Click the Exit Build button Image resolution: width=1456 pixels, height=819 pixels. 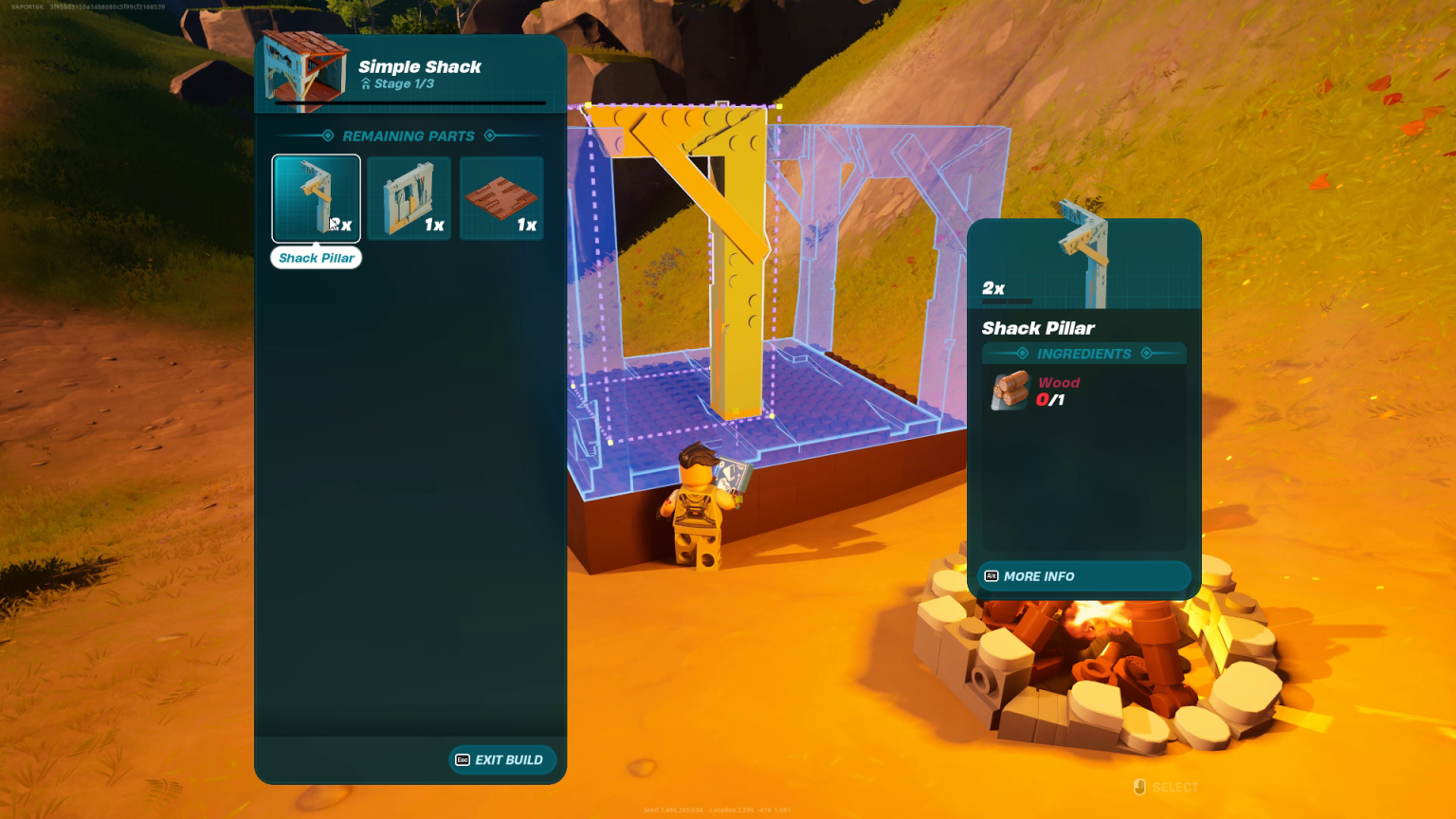pos(501,759)
